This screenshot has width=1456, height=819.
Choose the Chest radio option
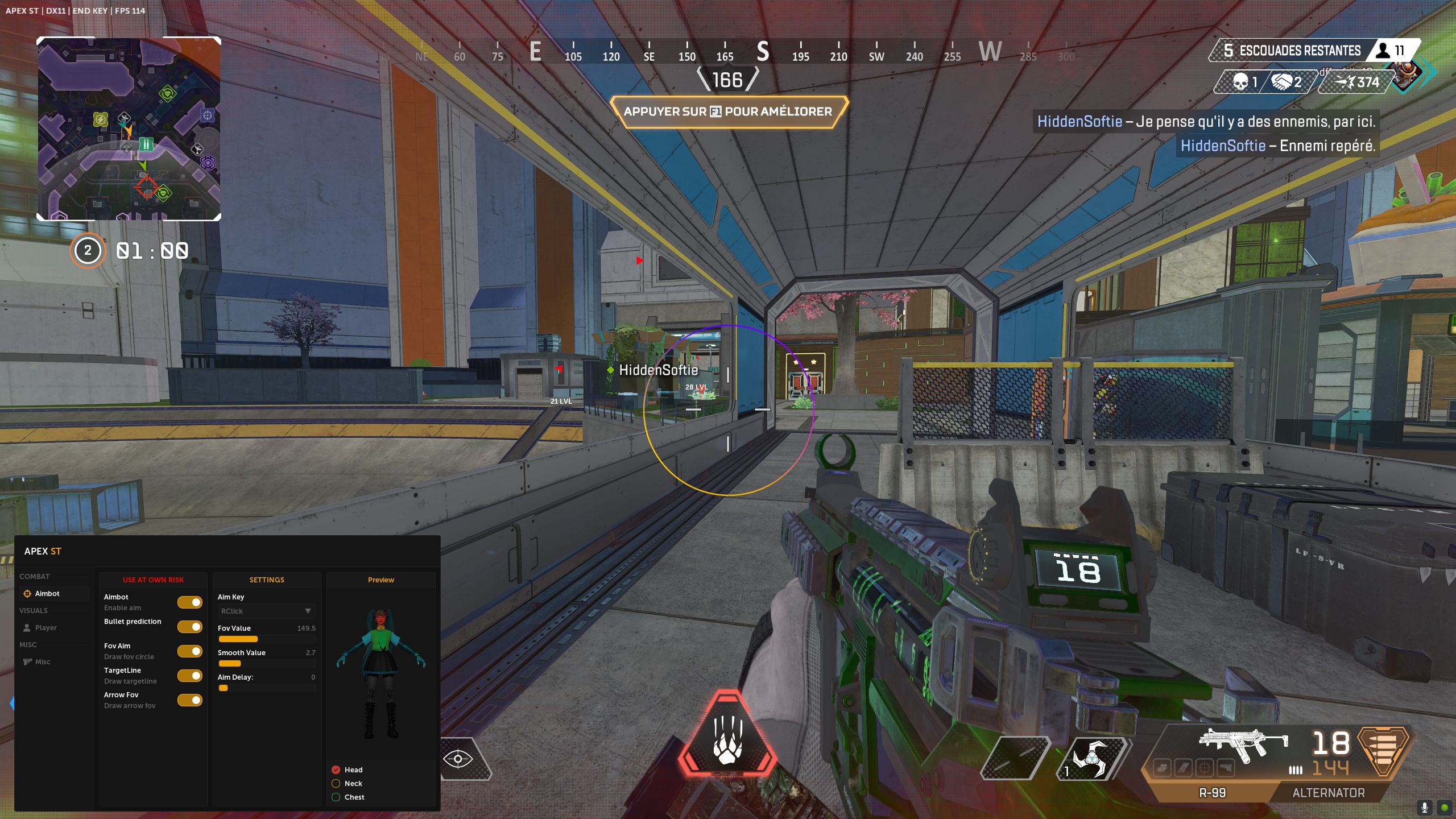click(336, 797)
